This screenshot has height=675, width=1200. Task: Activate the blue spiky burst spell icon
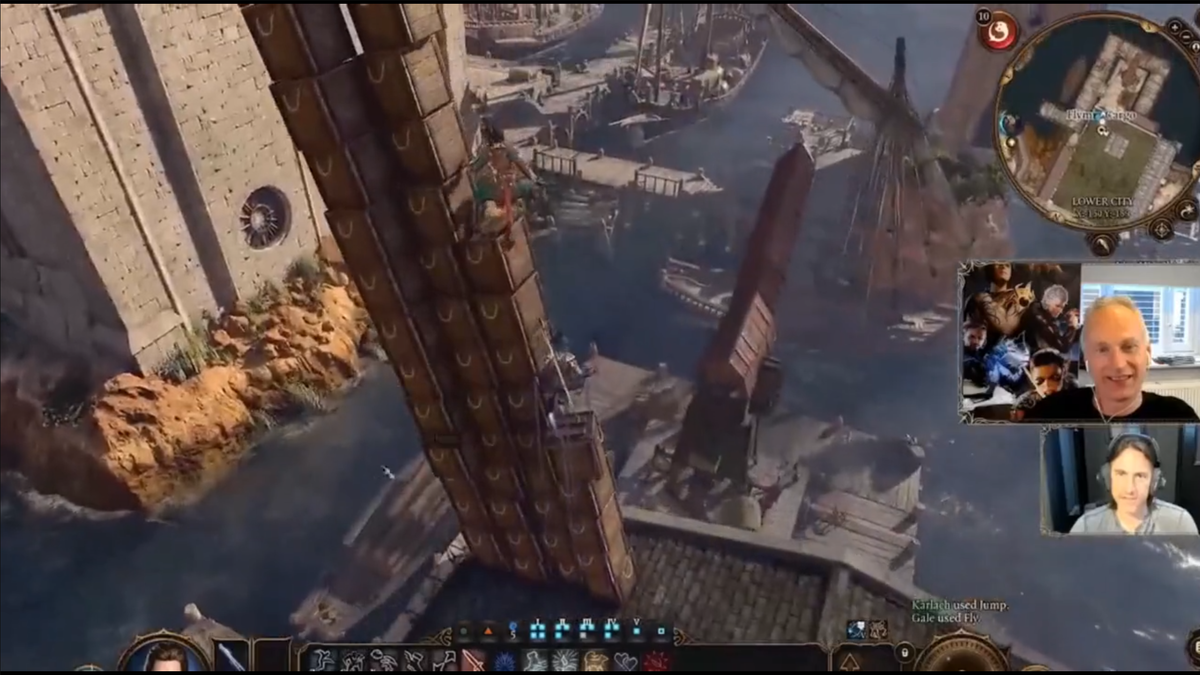pyautogui.click(x=504, y=661)
